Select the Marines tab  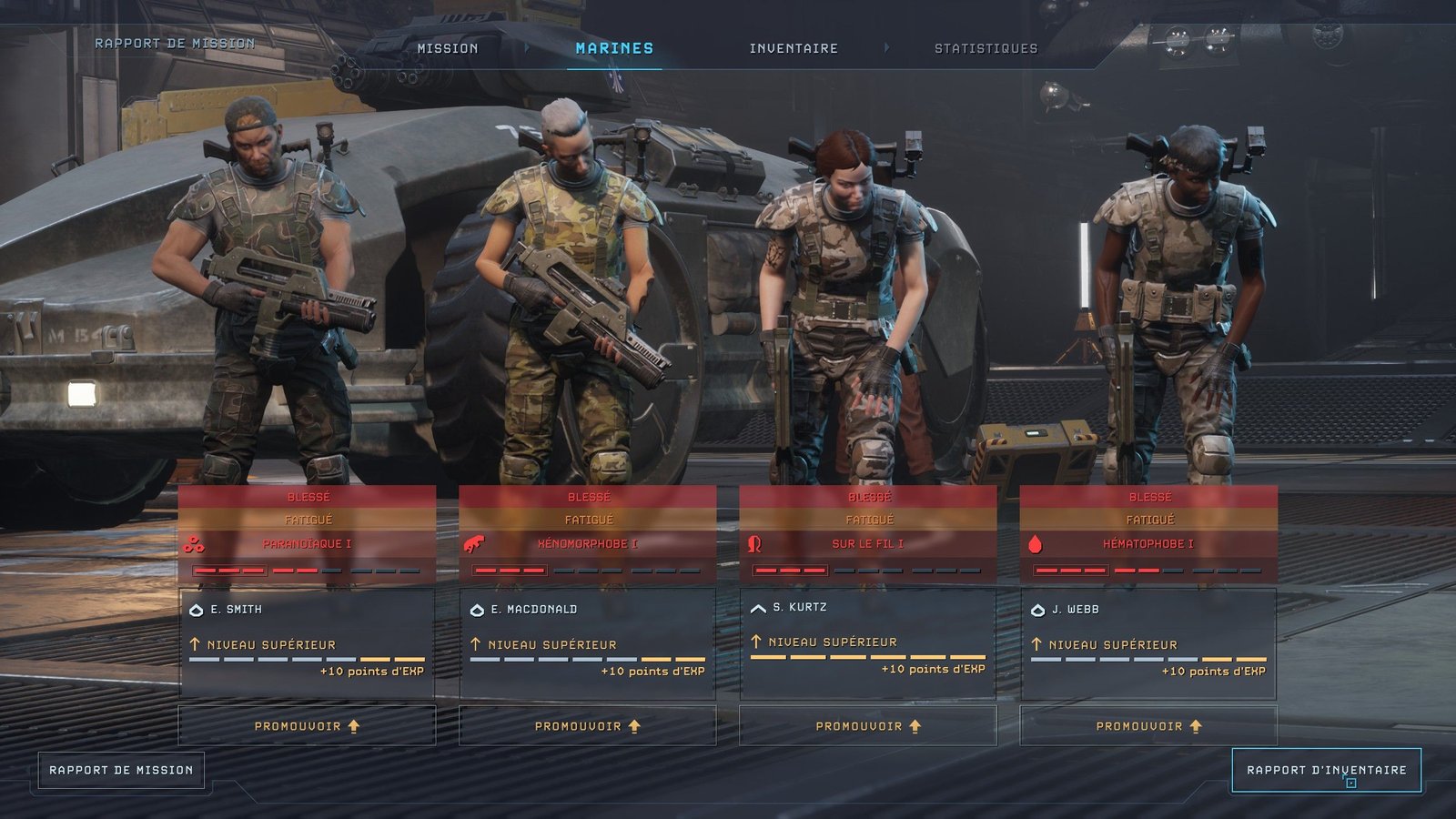614,48
